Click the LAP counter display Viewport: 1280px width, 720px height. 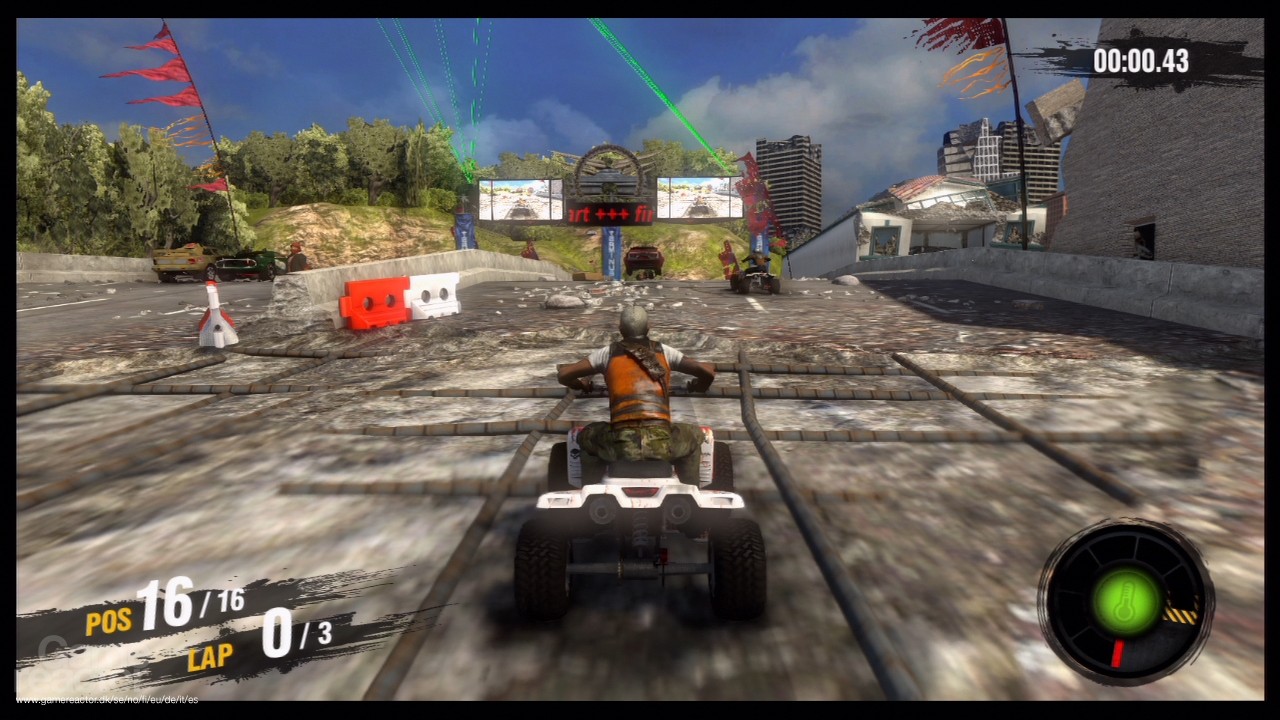[207, 658]
